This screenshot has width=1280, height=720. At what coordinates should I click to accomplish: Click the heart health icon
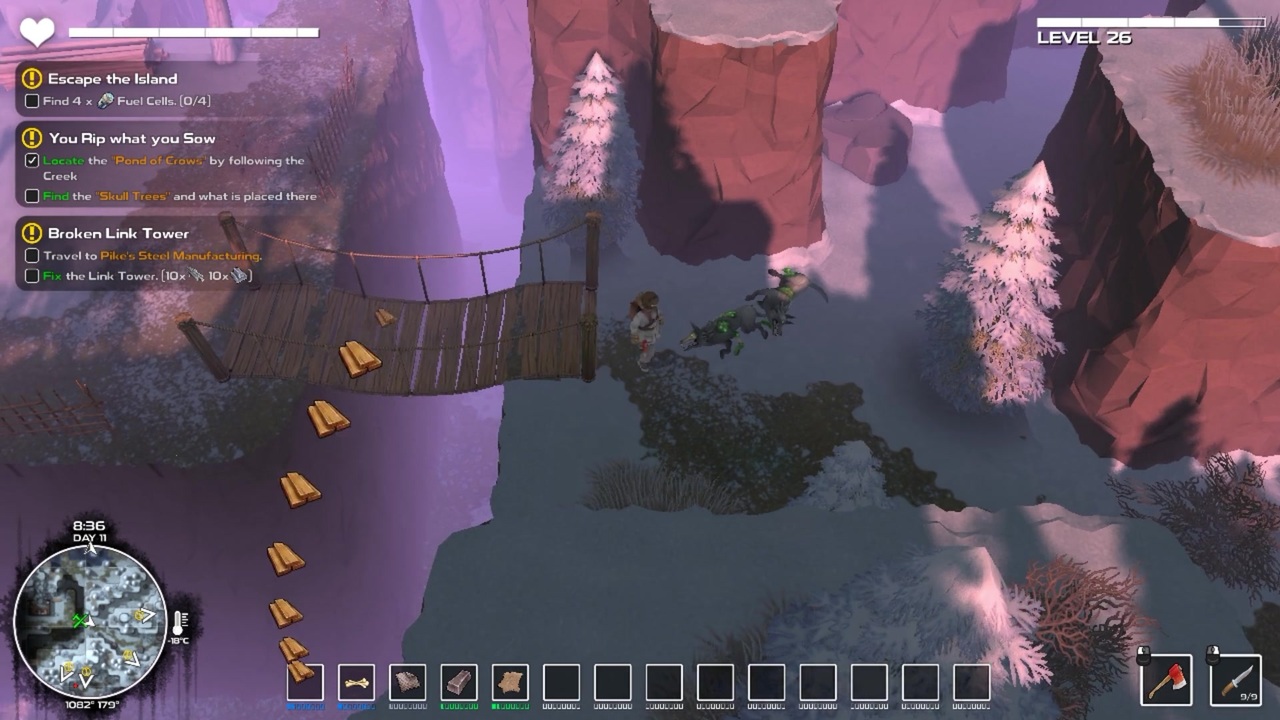[x=37, y=33]
